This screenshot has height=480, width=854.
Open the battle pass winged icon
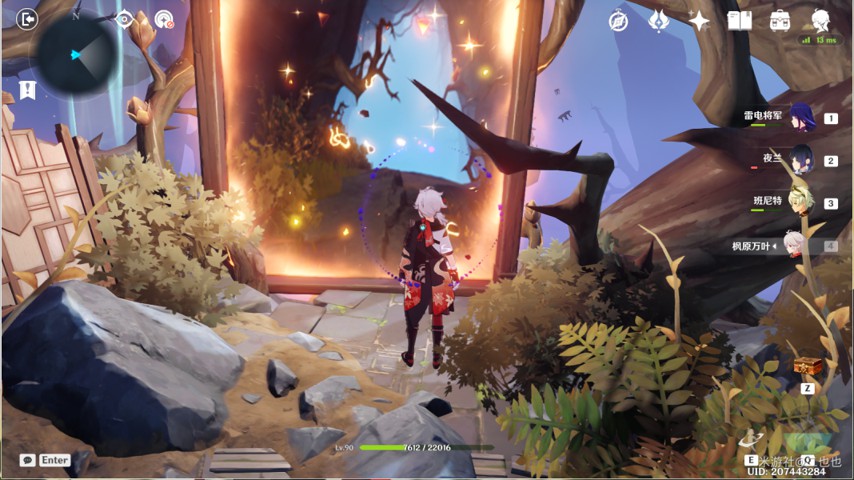pos(658,21)
